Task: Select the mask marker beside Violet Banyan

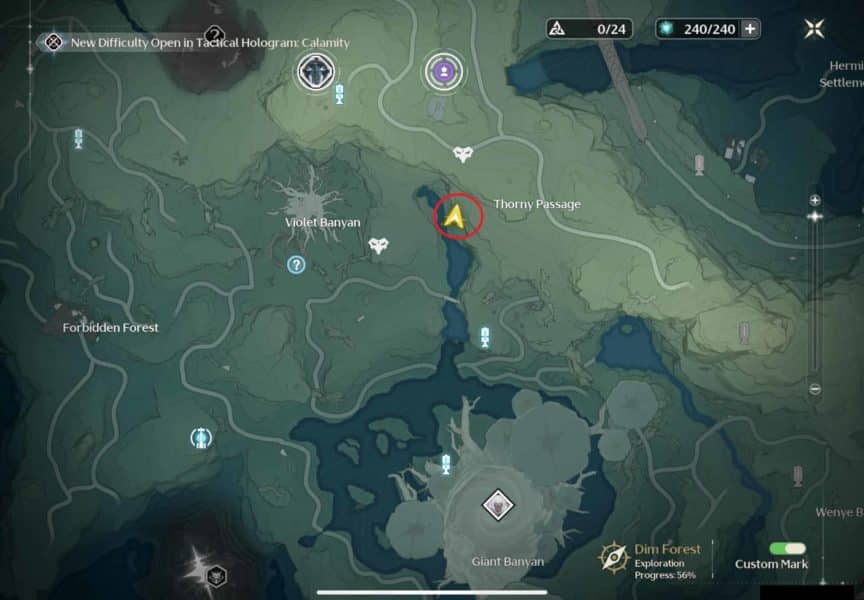Action: point(378,245)
